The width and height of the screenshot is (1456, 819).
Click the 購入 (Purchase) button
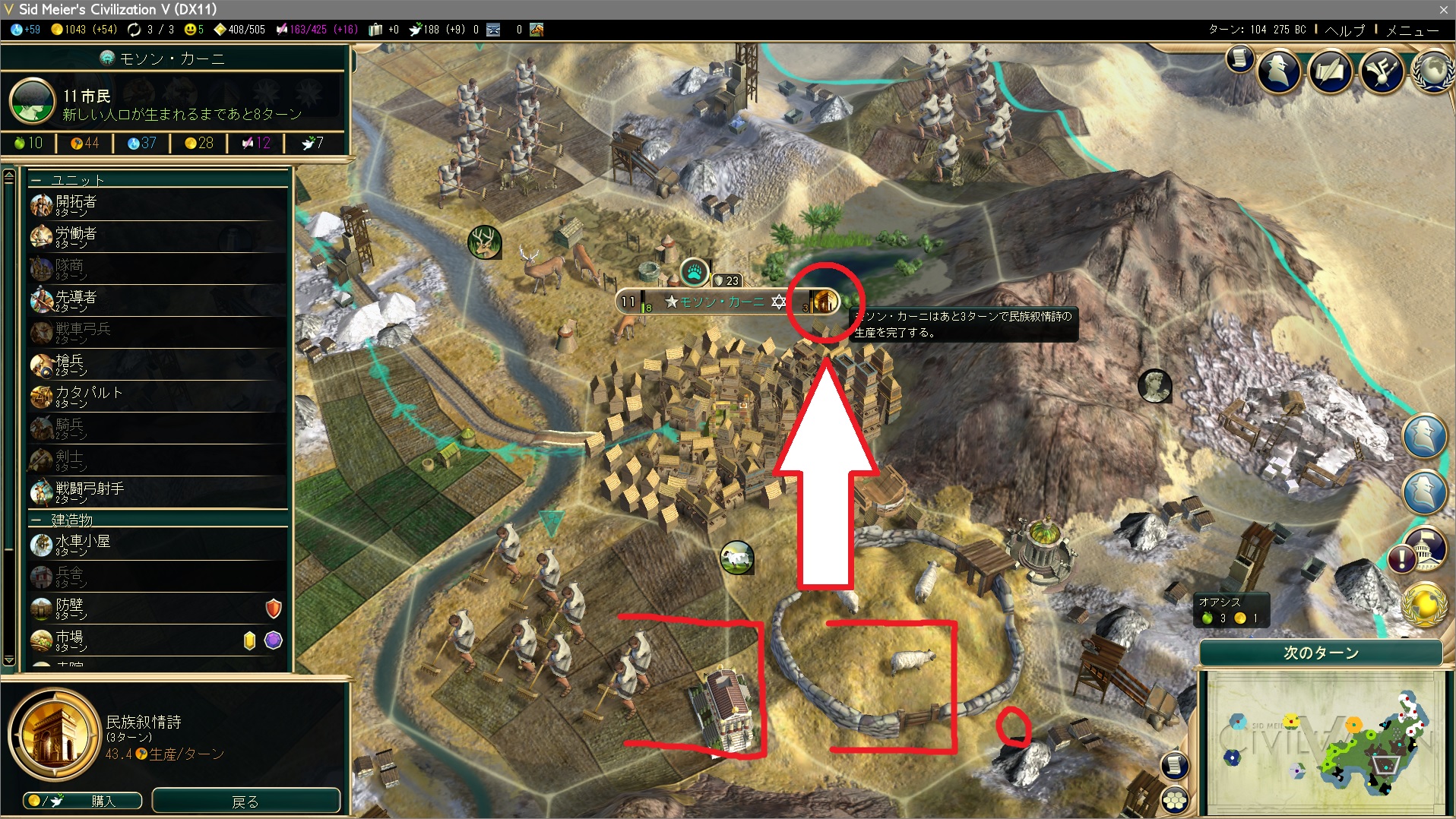click(84, 801)
